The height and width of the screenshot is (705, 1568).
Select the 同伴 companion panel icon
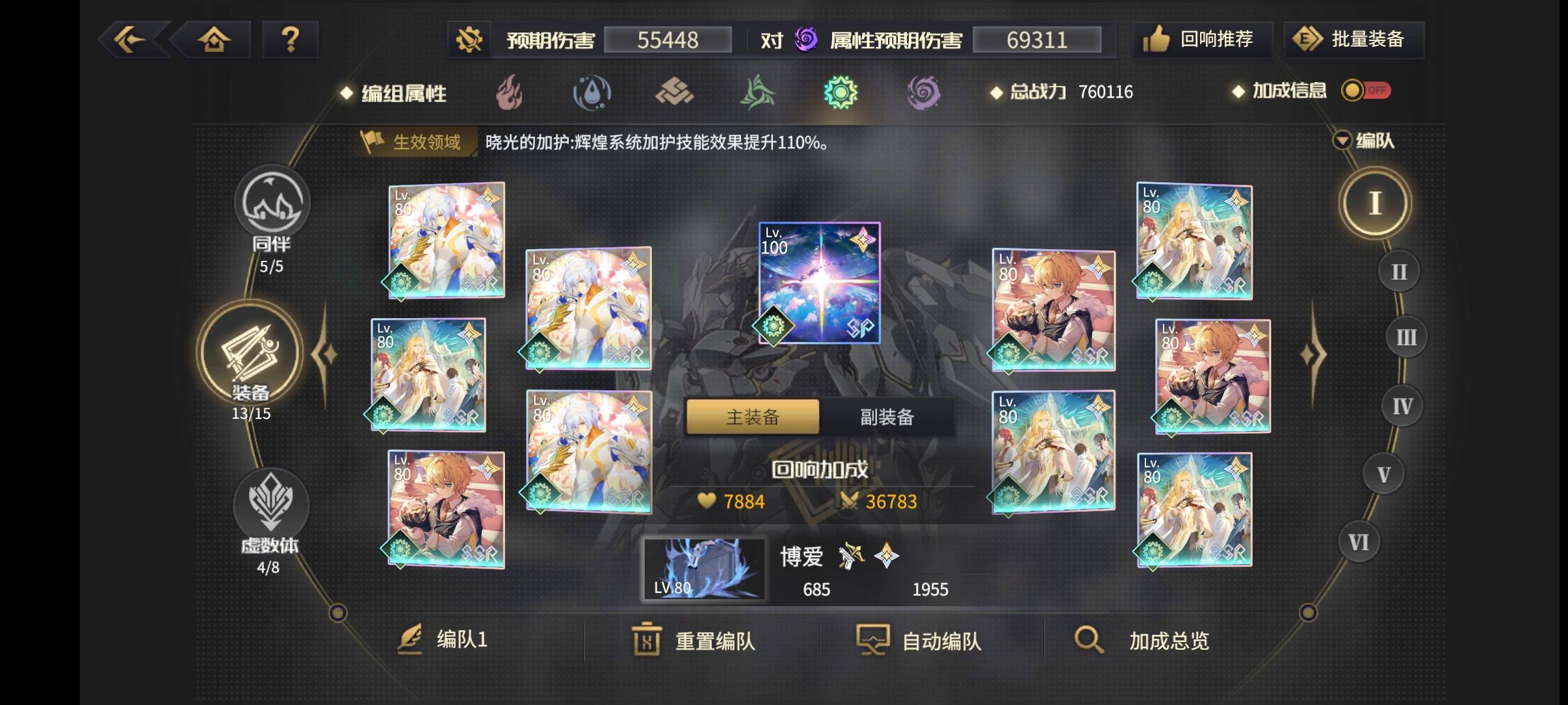273,203
